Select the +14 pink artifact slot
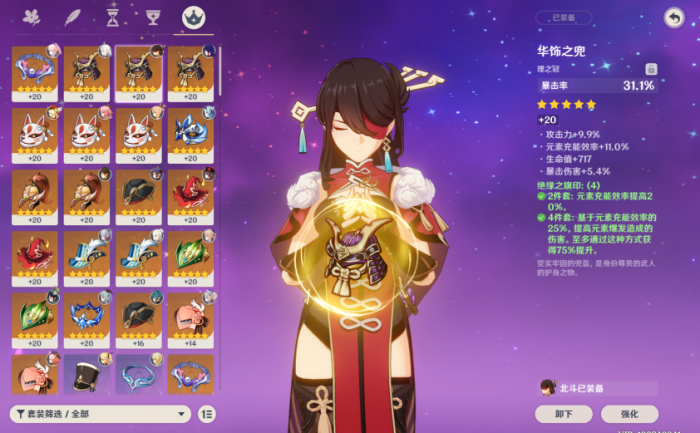 189,315
